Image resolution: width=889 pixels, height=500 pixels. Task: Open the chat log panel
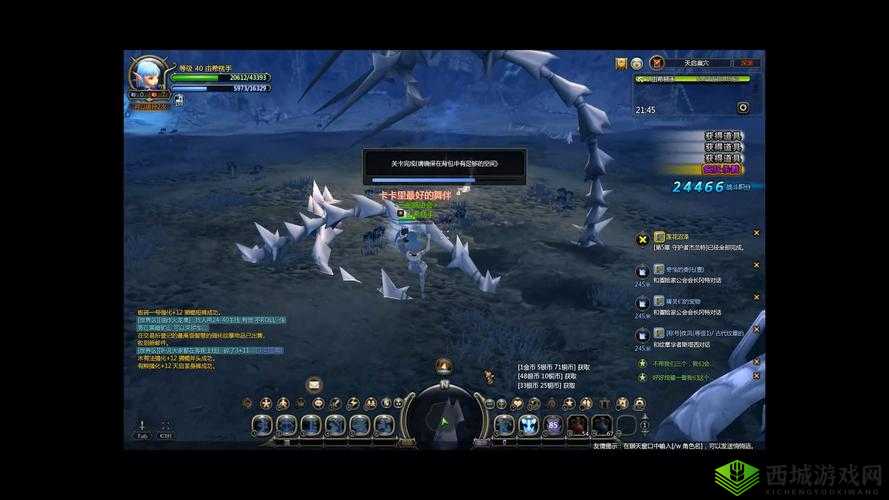[210, 338]
